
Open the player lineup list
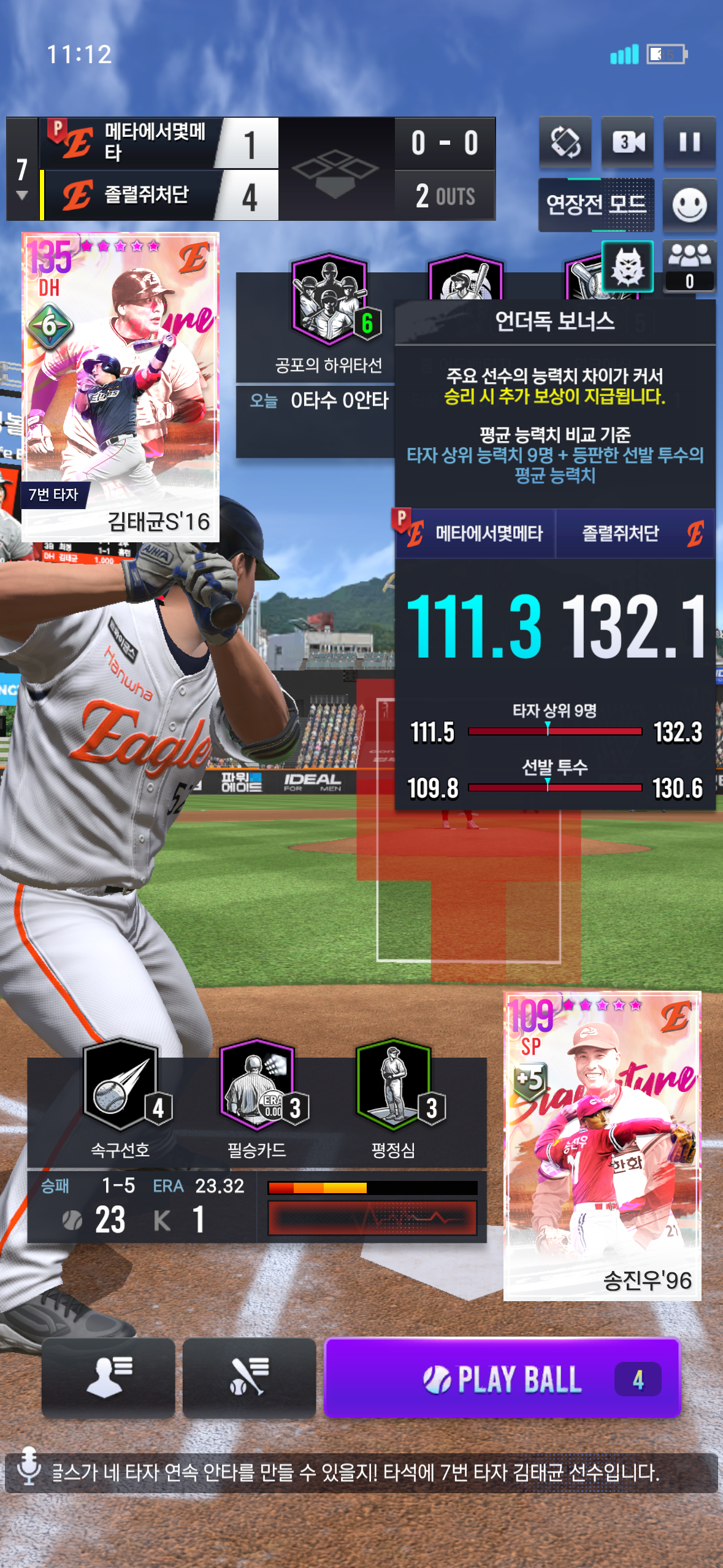[109, 1378]
